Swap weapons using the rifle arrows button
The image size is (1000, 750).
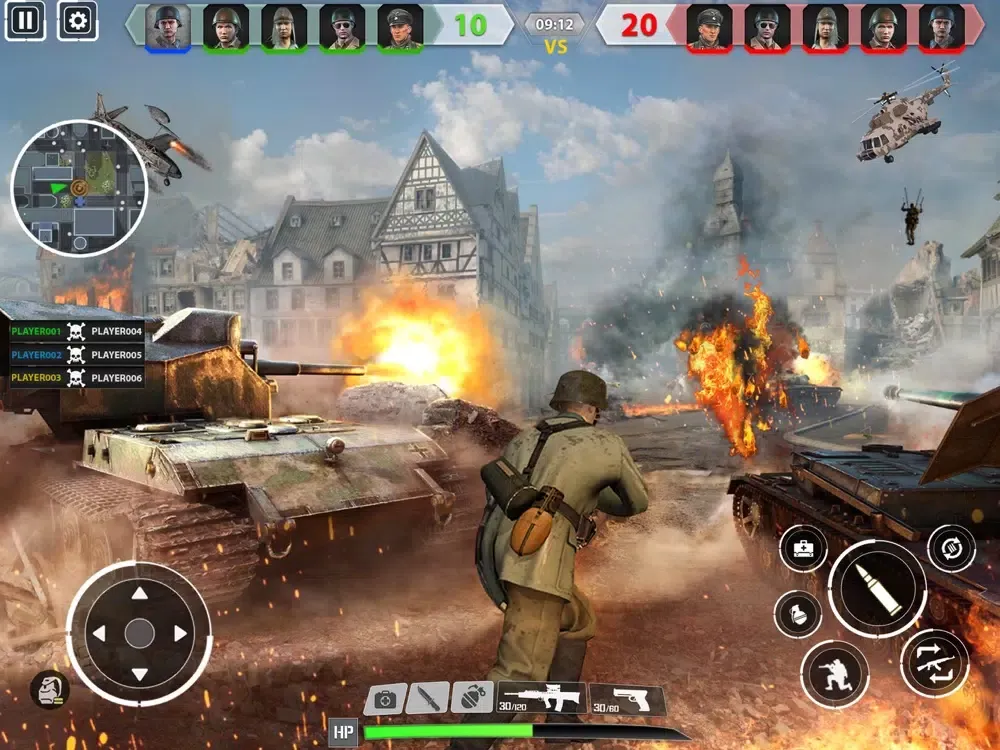[x=934, y=663]
